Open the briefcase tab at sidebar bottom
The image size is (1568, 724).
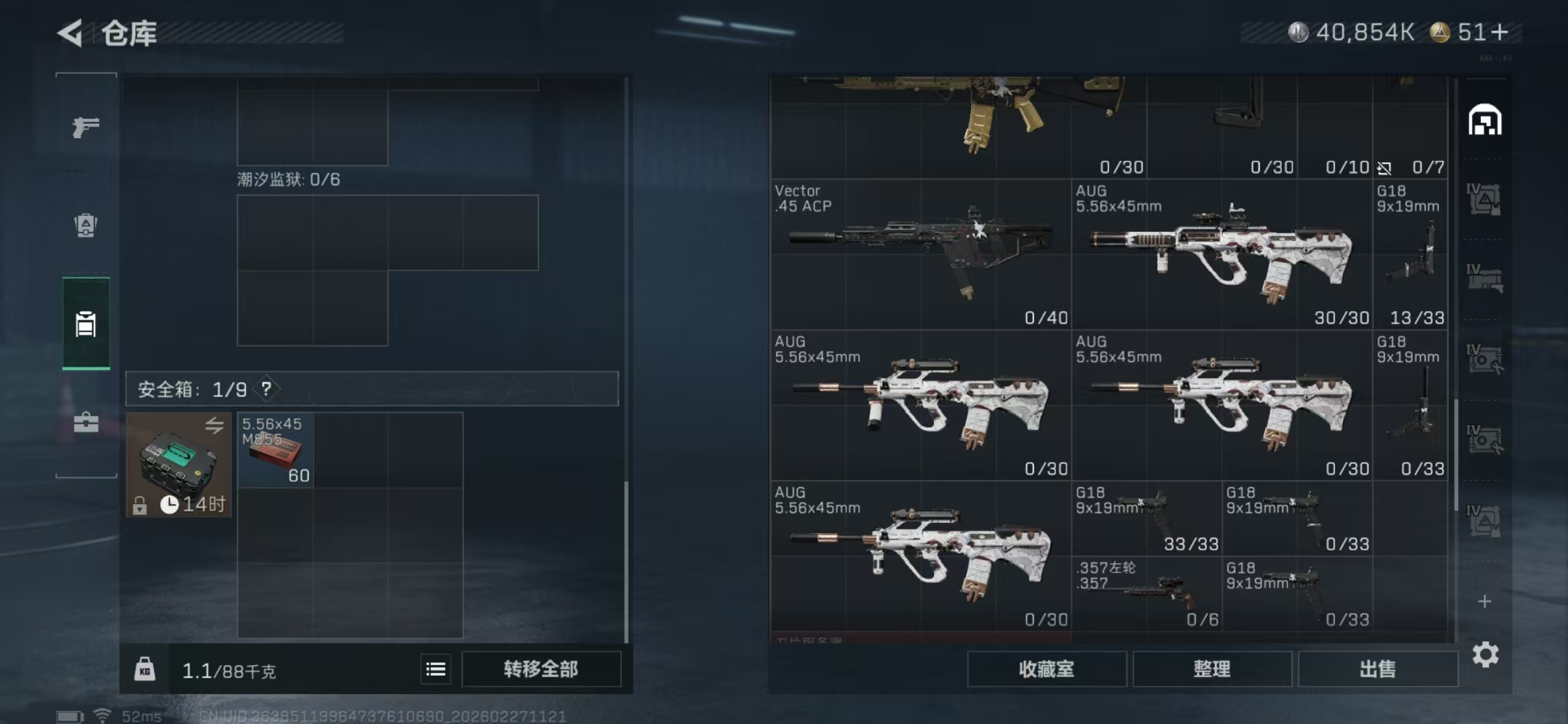pos(84,422)
